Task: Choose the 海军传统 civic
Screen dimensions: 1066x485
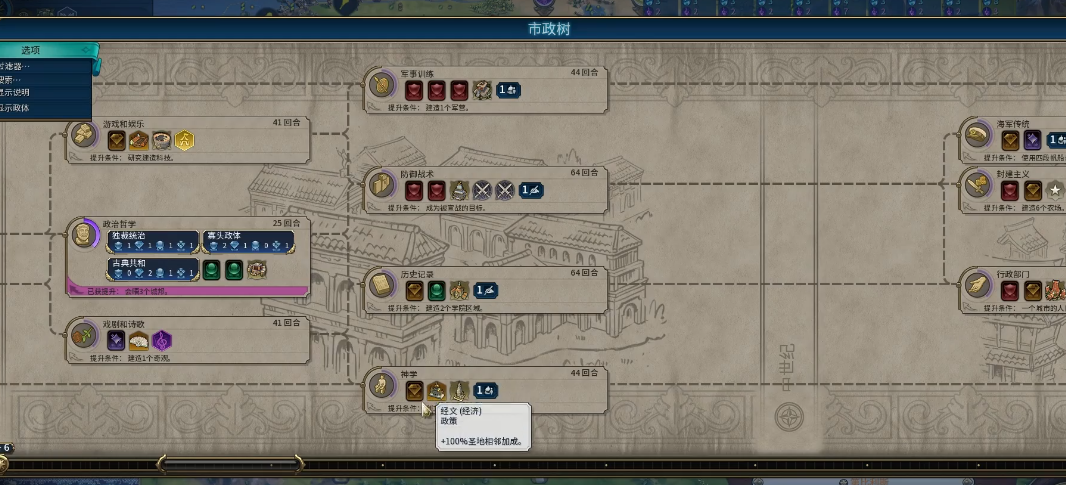Action: (977, 135)
